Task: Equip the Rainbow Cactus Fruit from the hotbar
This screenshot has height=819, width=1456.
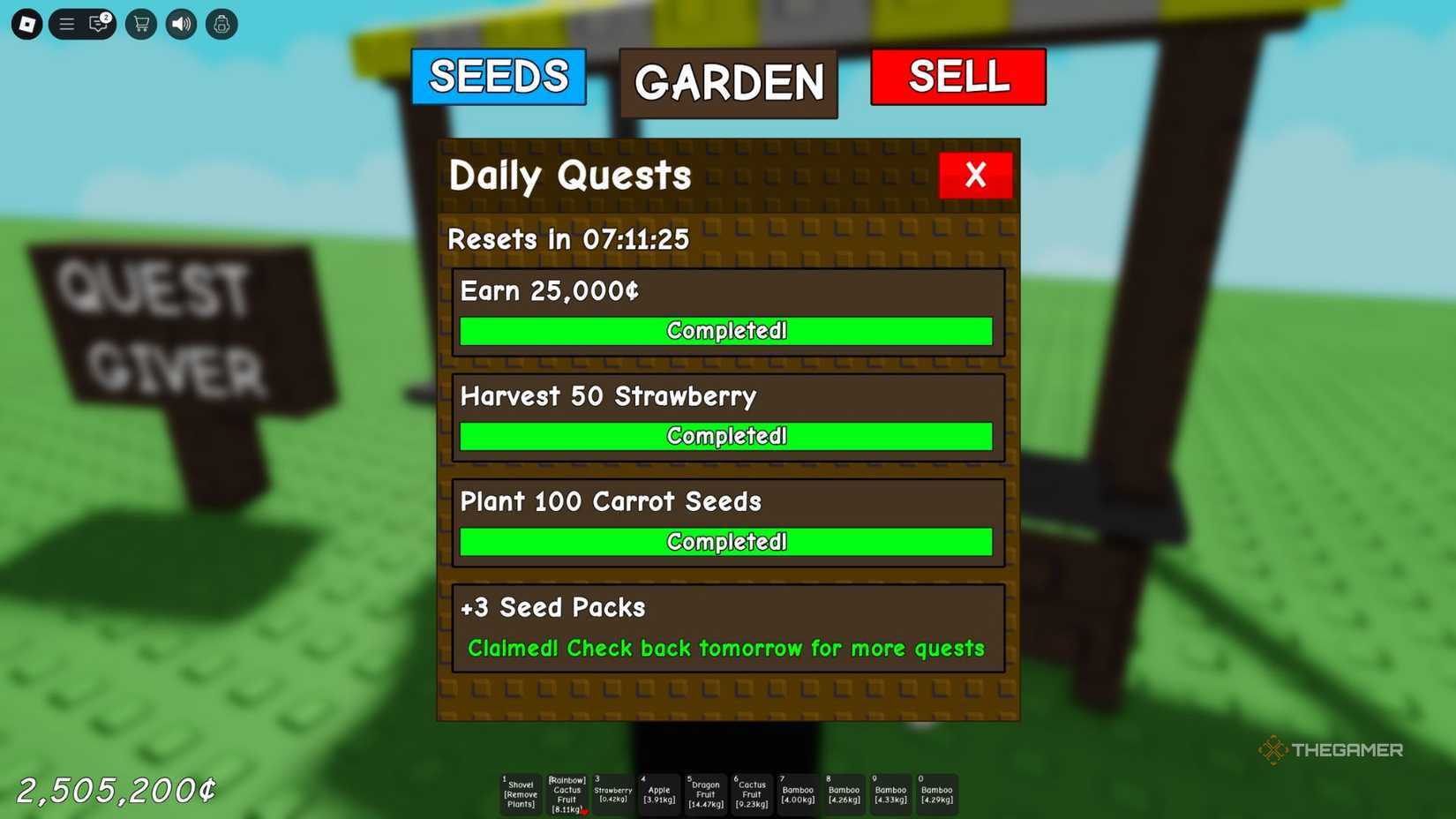Action: (567, 793)
